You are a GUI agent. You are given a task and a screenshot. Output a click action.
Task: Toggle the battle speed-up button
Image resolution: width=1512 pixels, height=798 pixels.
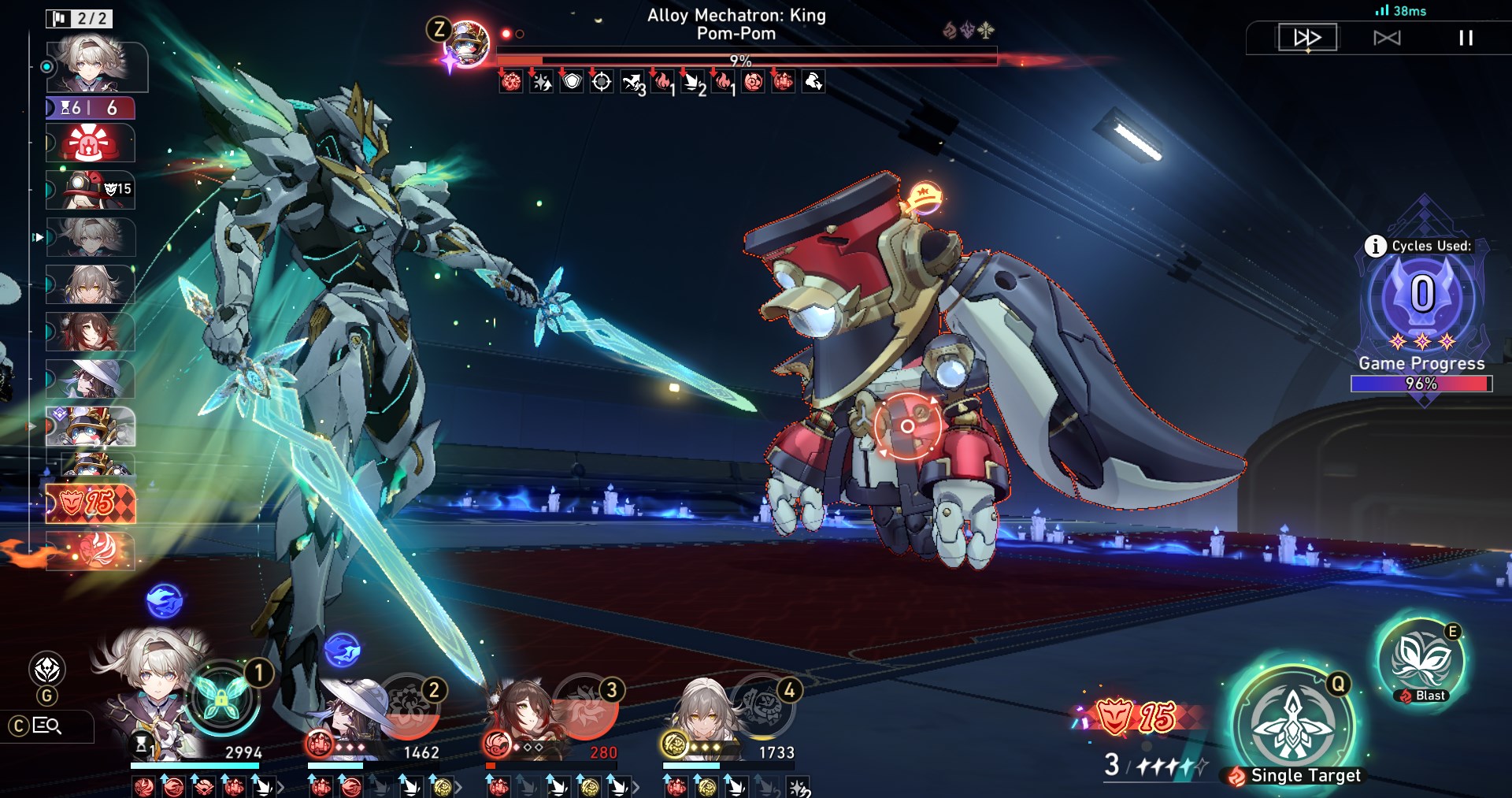click(x=1307, y=38)
